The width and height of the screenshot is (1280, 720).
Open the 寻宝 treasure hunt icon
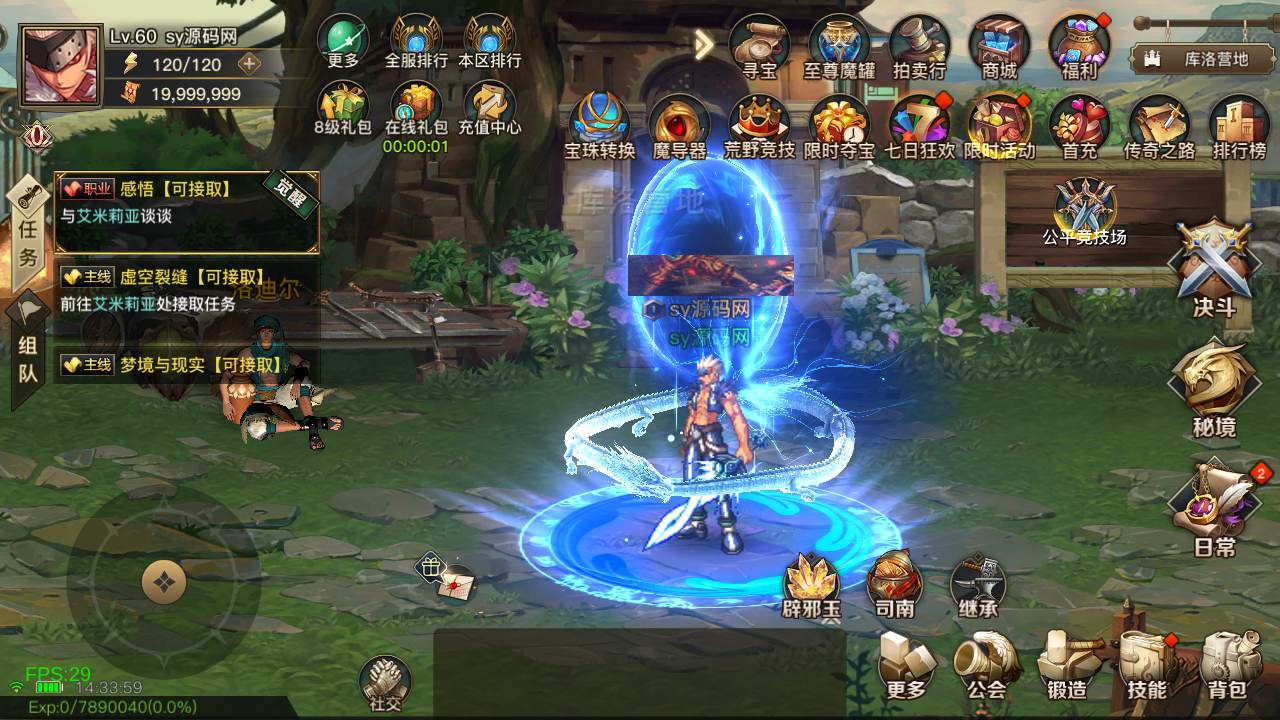pyautogui.click(x=760, y=46)
